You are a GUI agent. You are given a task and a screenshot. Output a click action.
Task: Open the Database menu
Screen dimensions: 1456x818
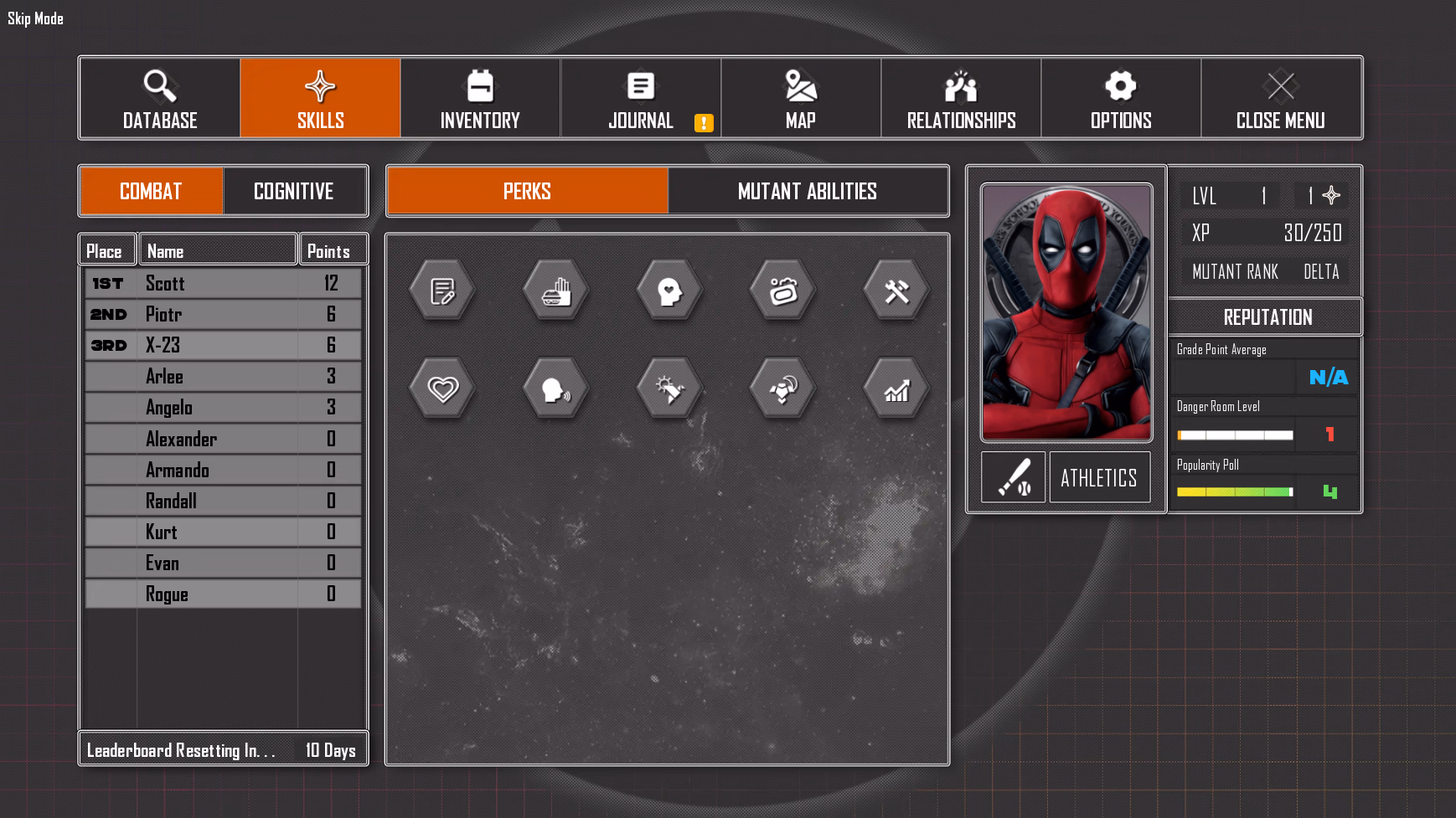[x=160, y=98]
